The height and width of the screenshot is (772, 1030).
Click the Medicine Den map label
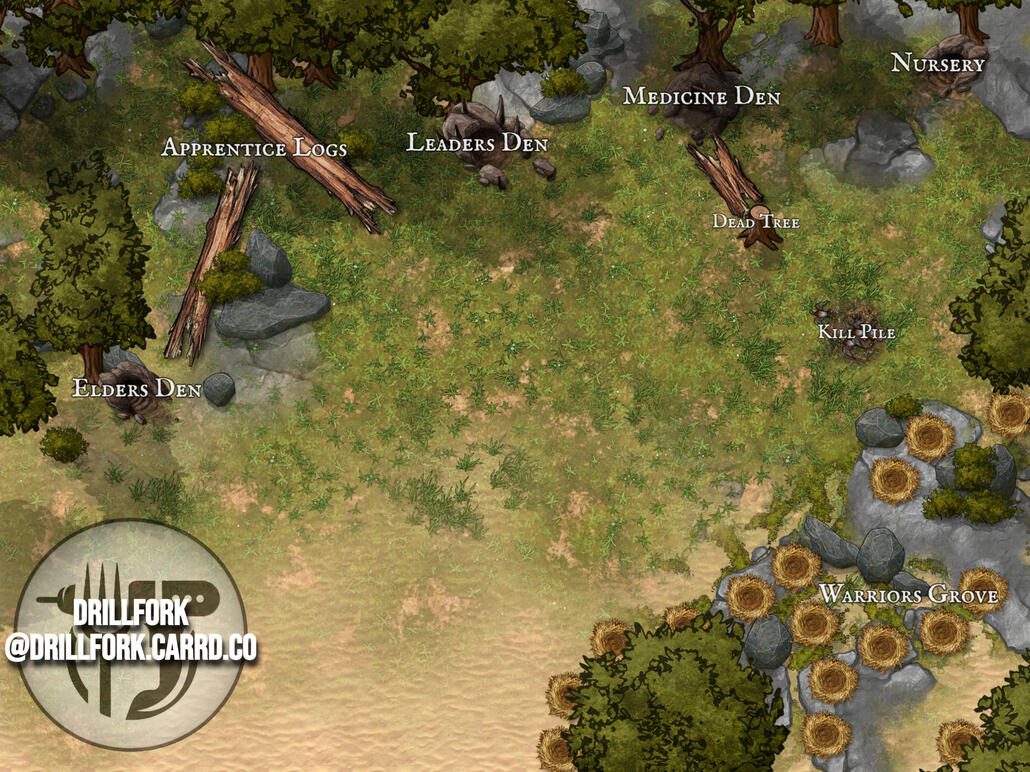point(701,97)
